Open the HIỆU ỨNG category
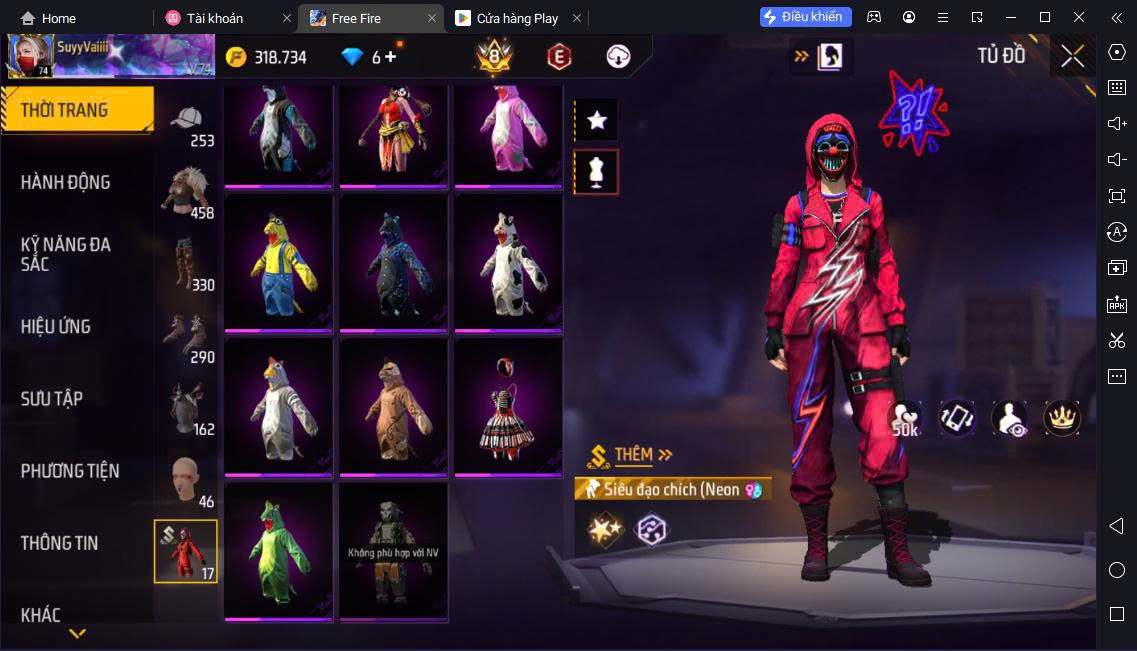 point(56,326)
